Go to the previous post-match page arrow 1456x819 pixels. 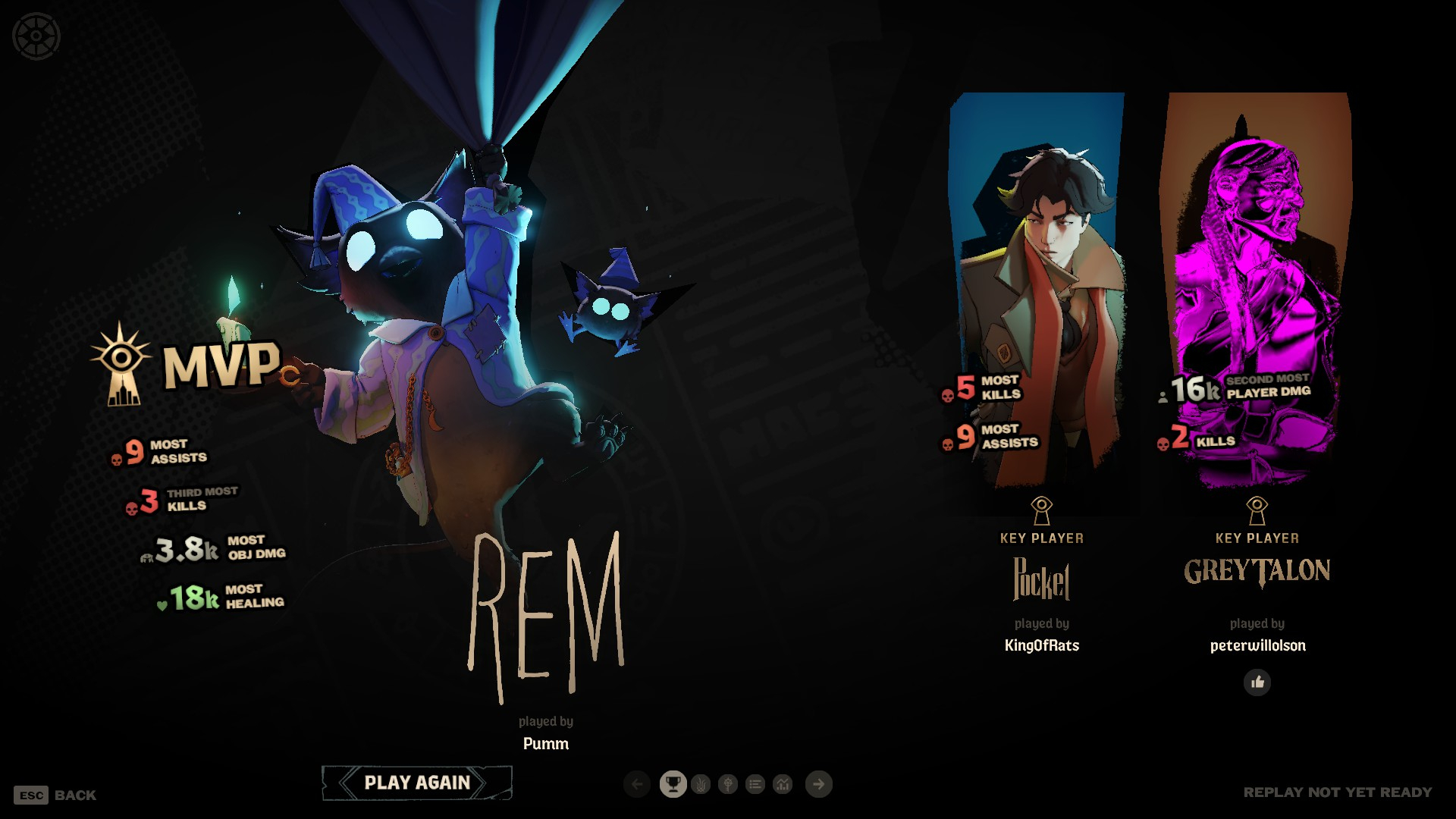coord(637,784)
